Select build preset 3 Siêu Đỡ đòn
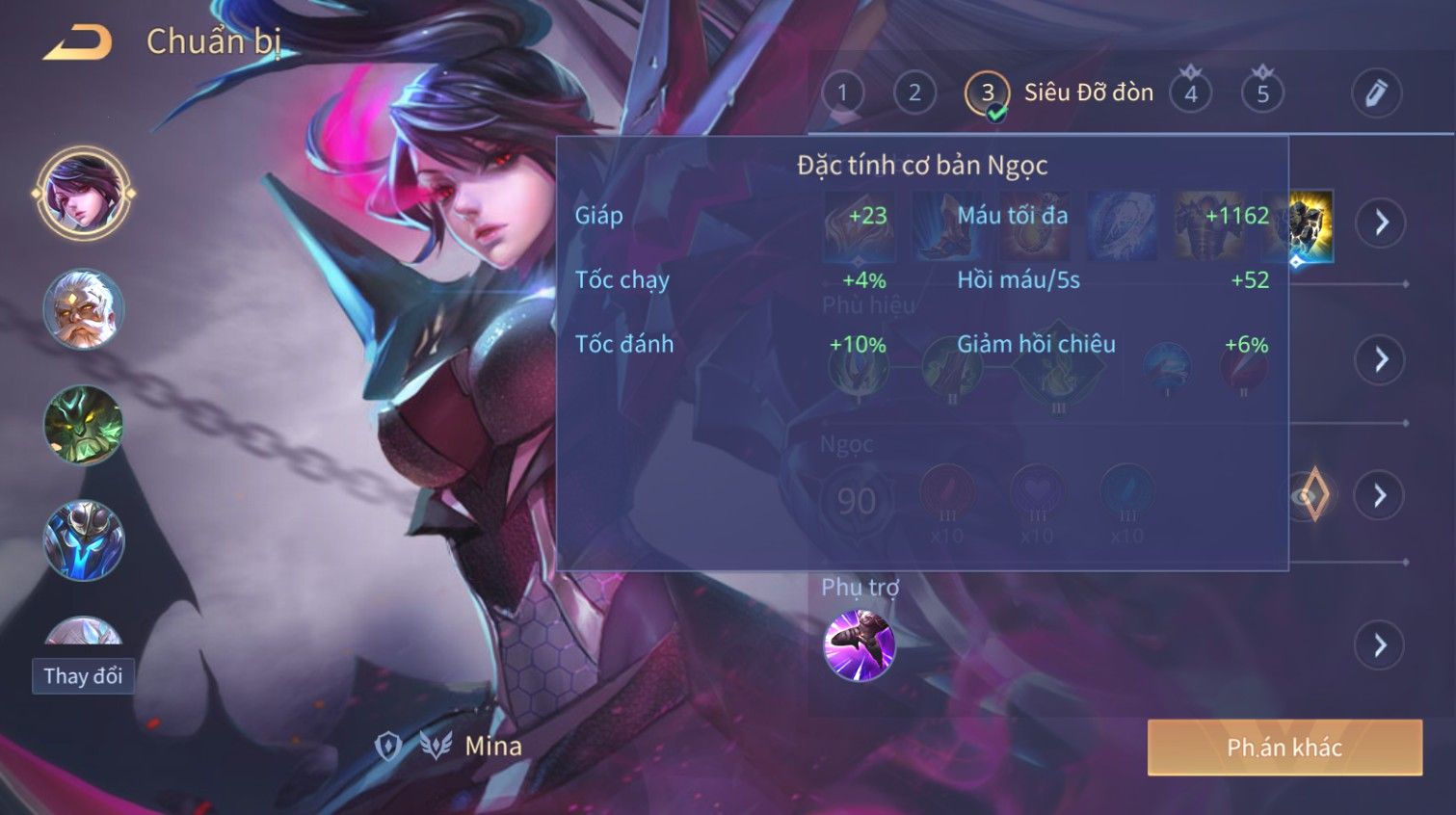 point(988,93)
